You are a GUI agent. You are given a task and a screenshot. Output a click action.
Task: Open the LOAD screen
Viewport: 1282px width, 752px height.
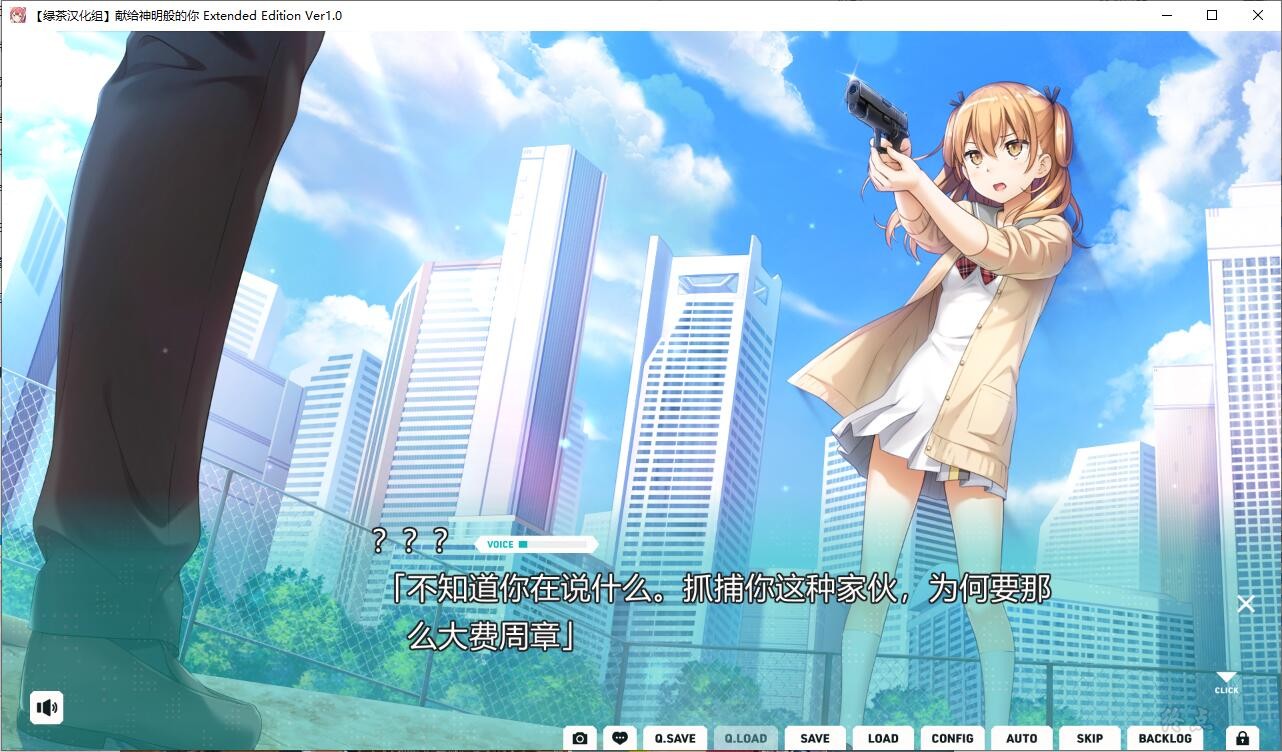tap(883, 738)
